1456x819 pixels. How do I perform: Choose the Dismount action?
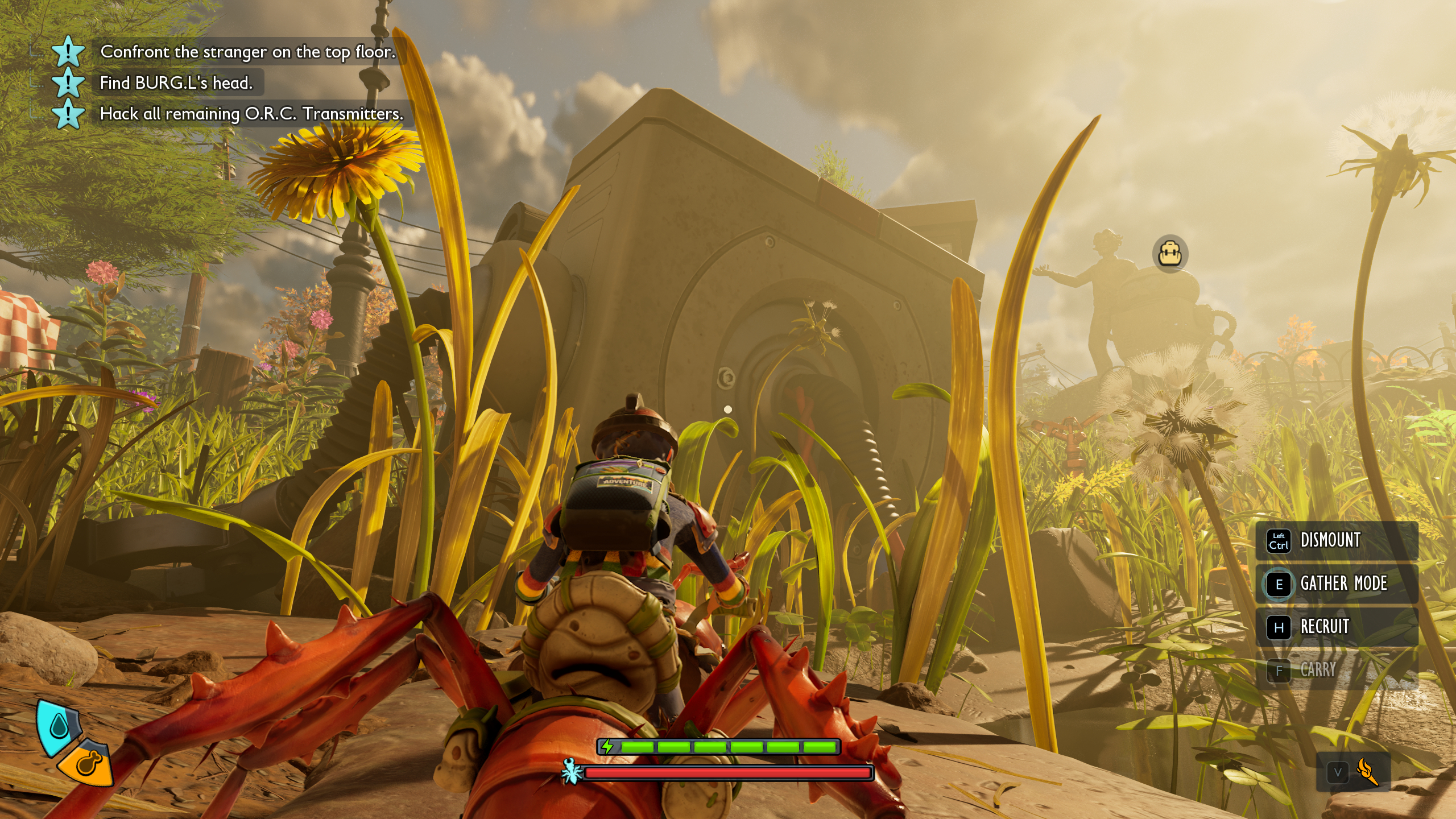coord(1330,540)
